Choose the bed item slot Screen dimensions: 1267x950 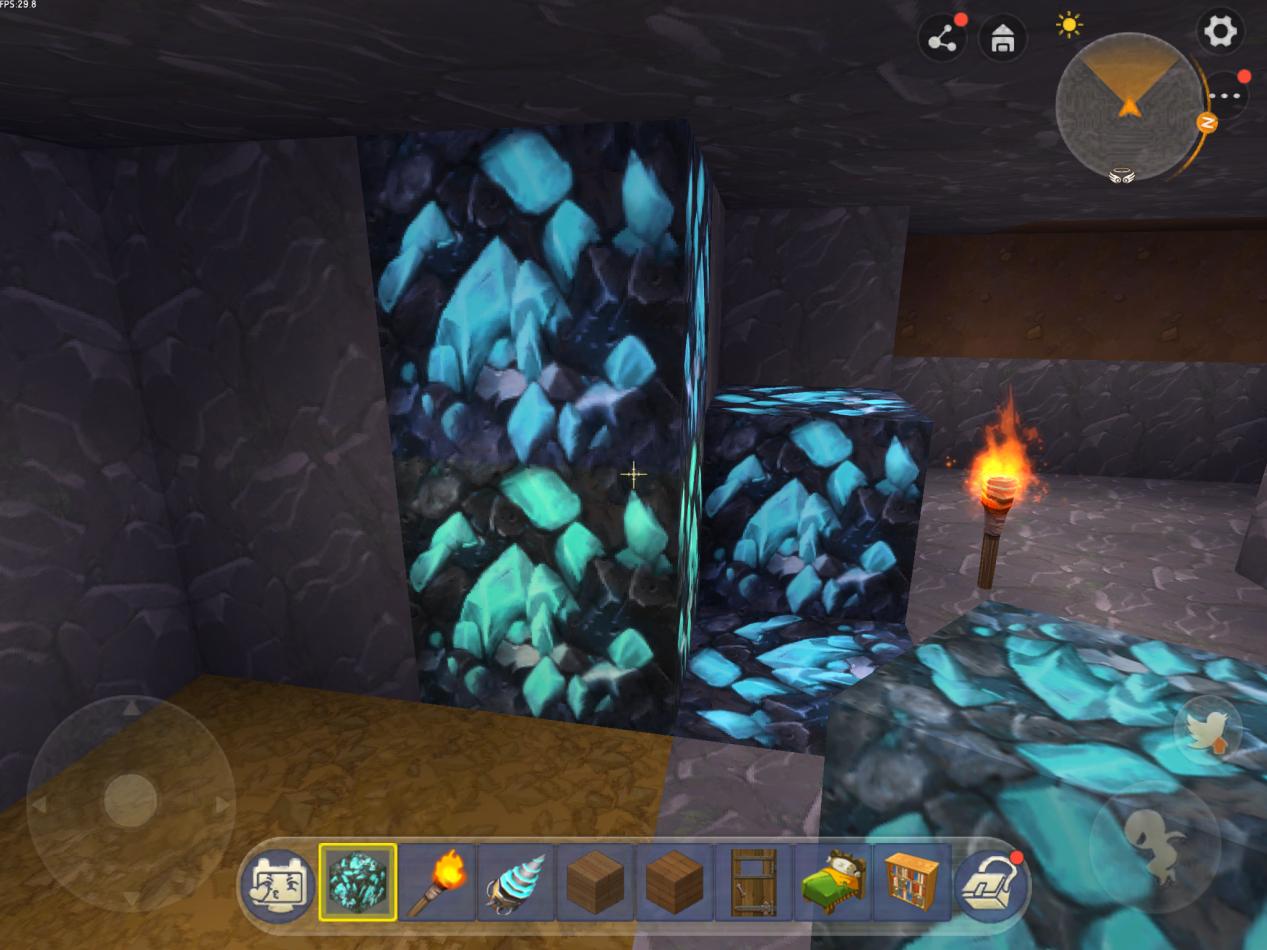[x=832, y=882]
